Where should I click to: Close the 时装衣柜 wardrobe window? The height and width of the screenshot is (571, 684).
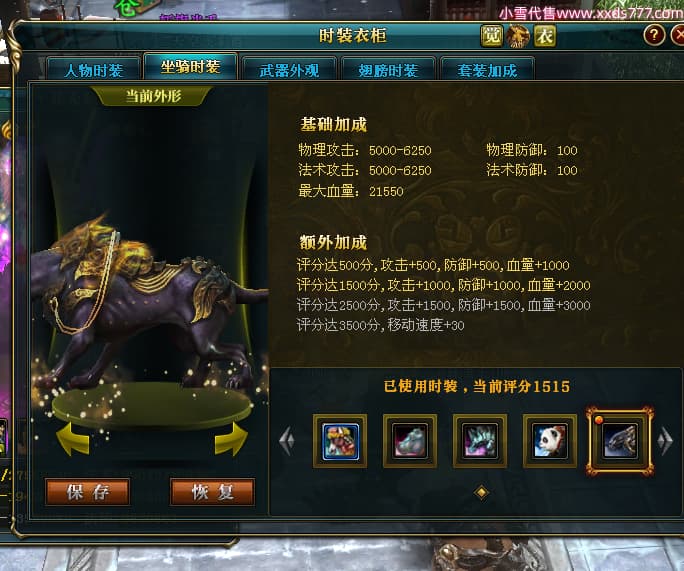point(676,35)
